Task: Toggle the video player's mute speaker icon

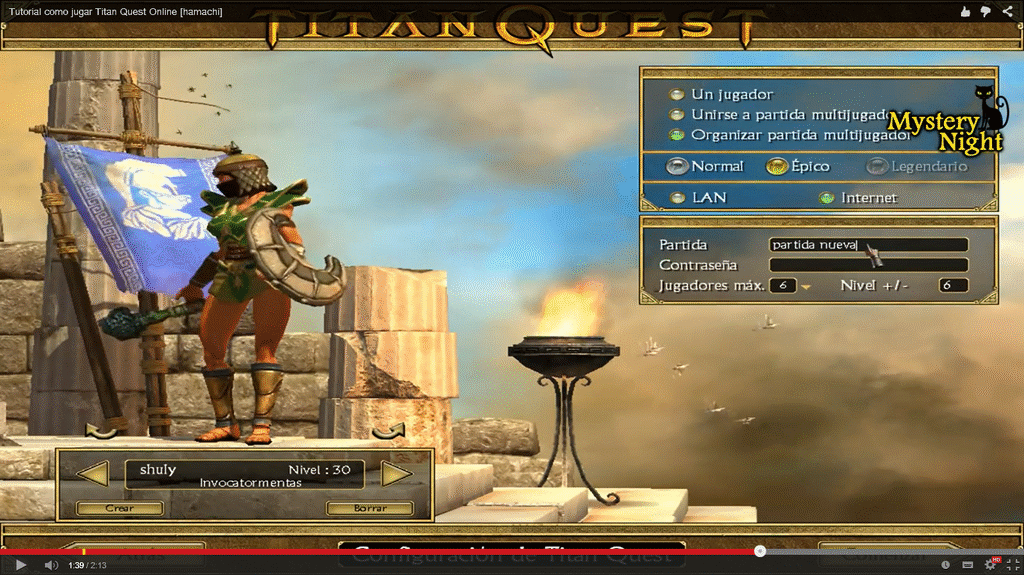Action: coord(50,565)
